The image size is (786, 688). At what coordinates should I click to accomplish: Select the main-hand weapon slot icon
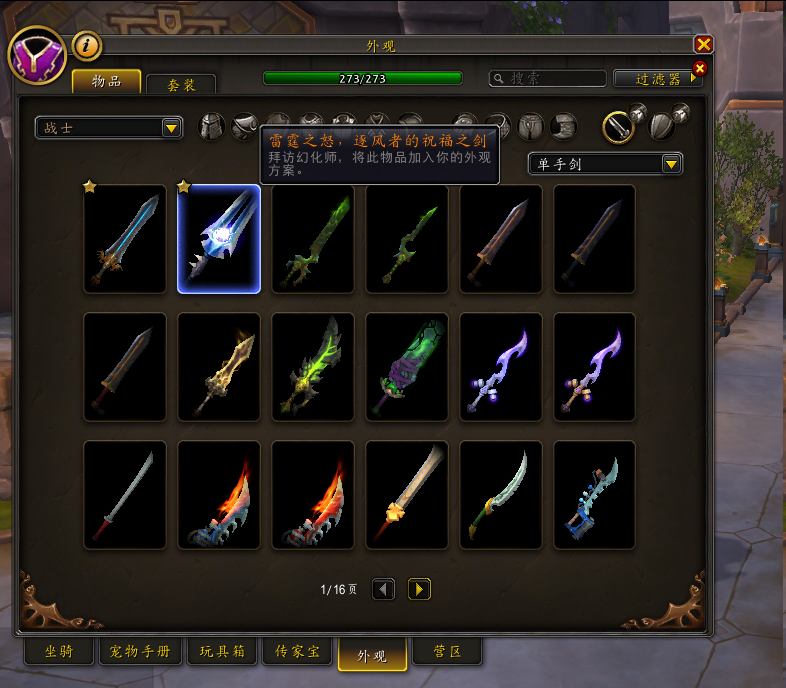[620, 126]
